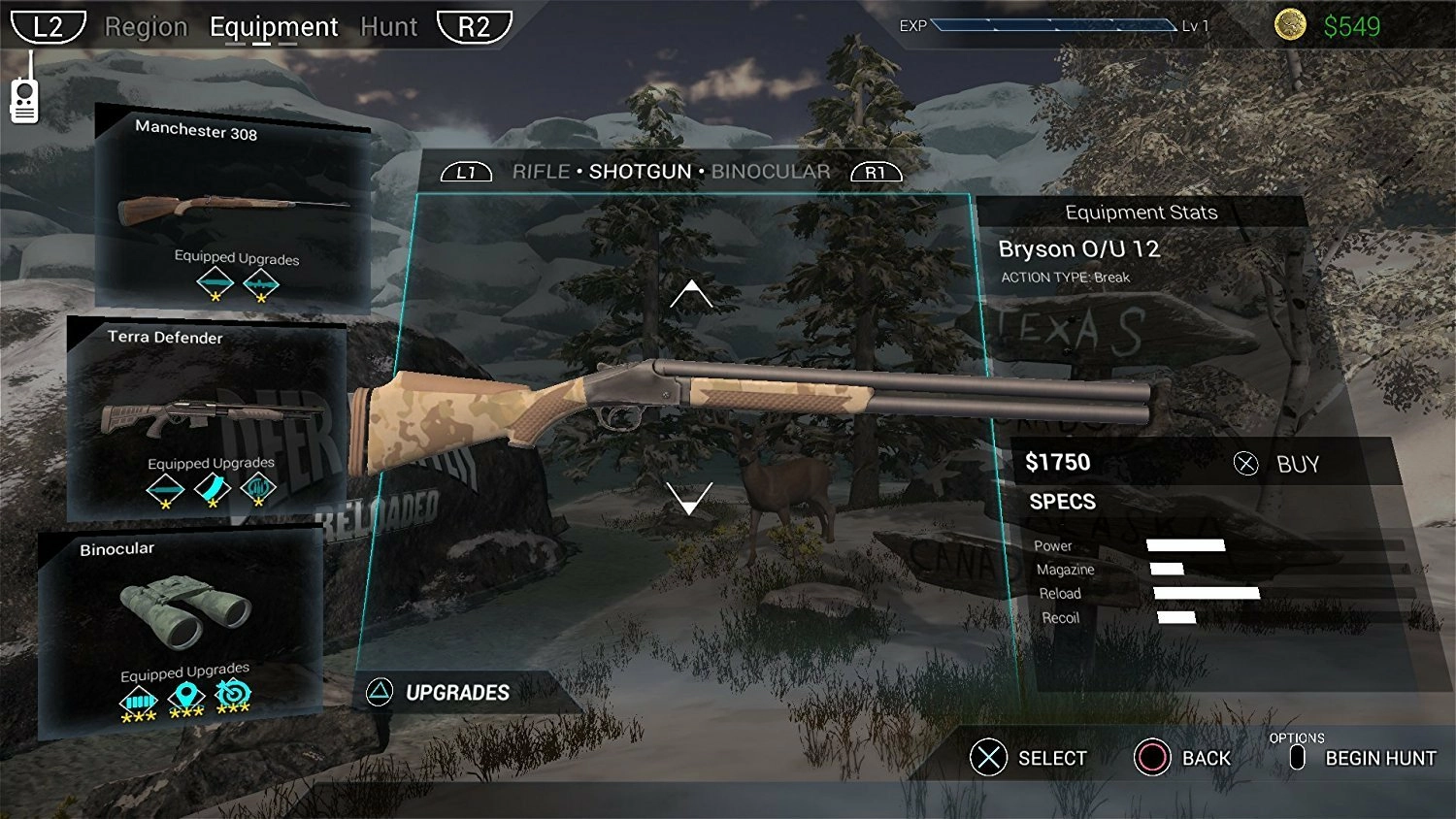Click the EXP progress bar
The image size is (1456, 819).
pos(1053,26)
